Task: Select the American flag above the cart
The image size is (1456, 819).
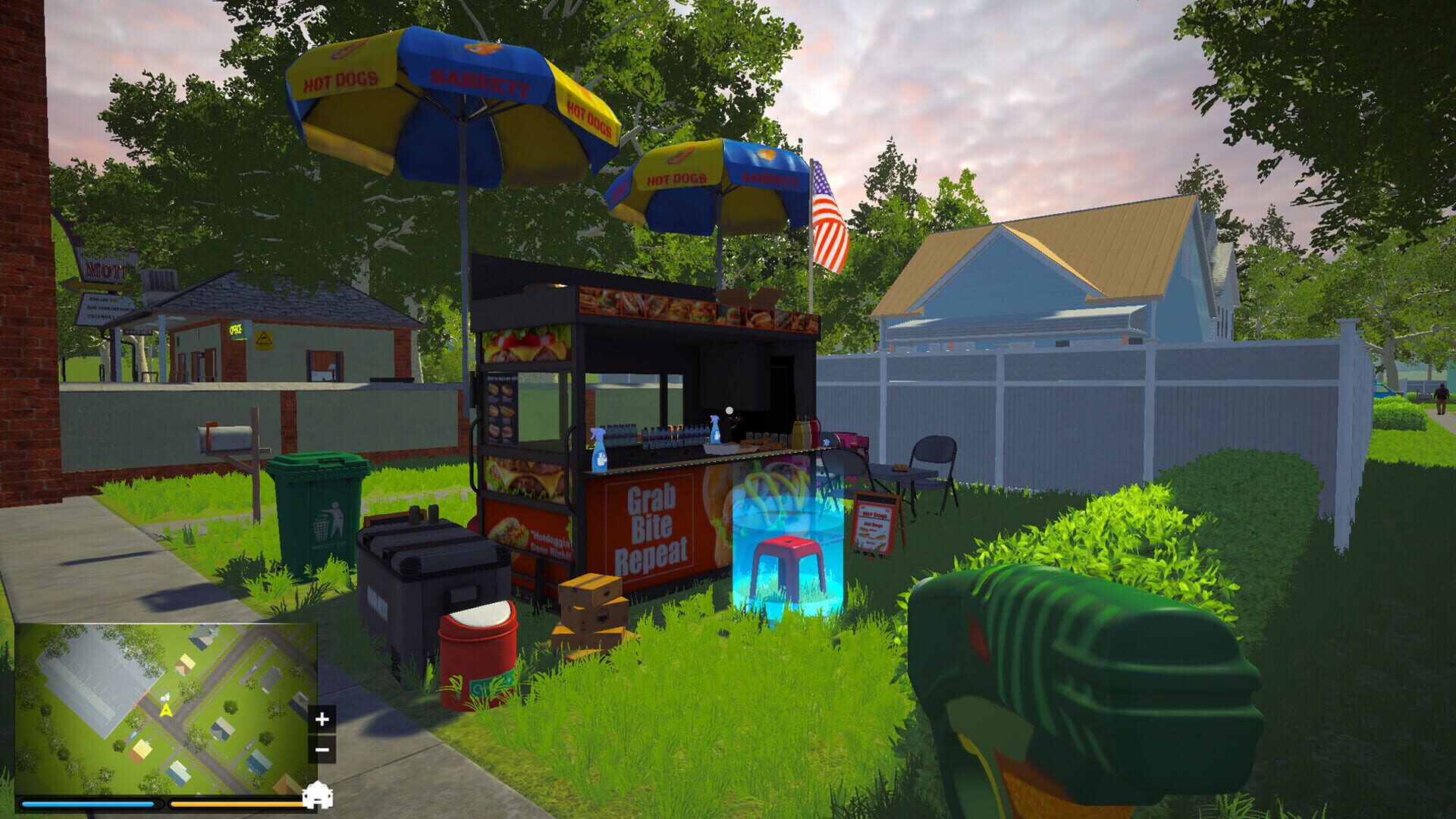Action: tap(827, 212)
